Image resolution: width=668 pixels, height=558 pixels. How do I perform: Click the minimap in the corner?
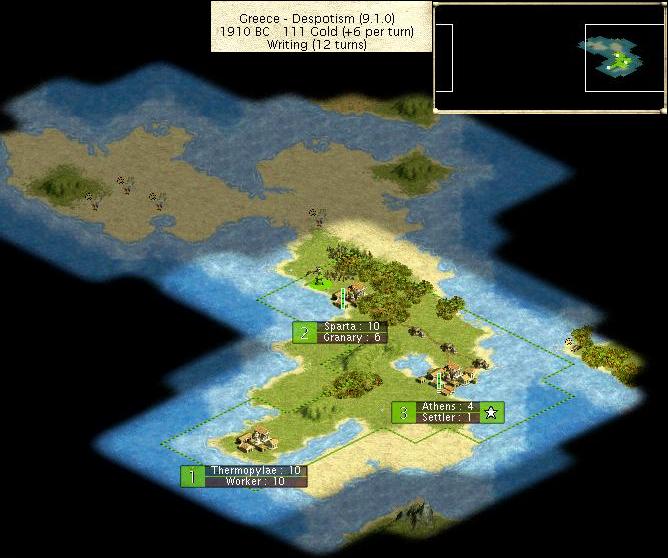pyautogui.click(x=550, y=56)
